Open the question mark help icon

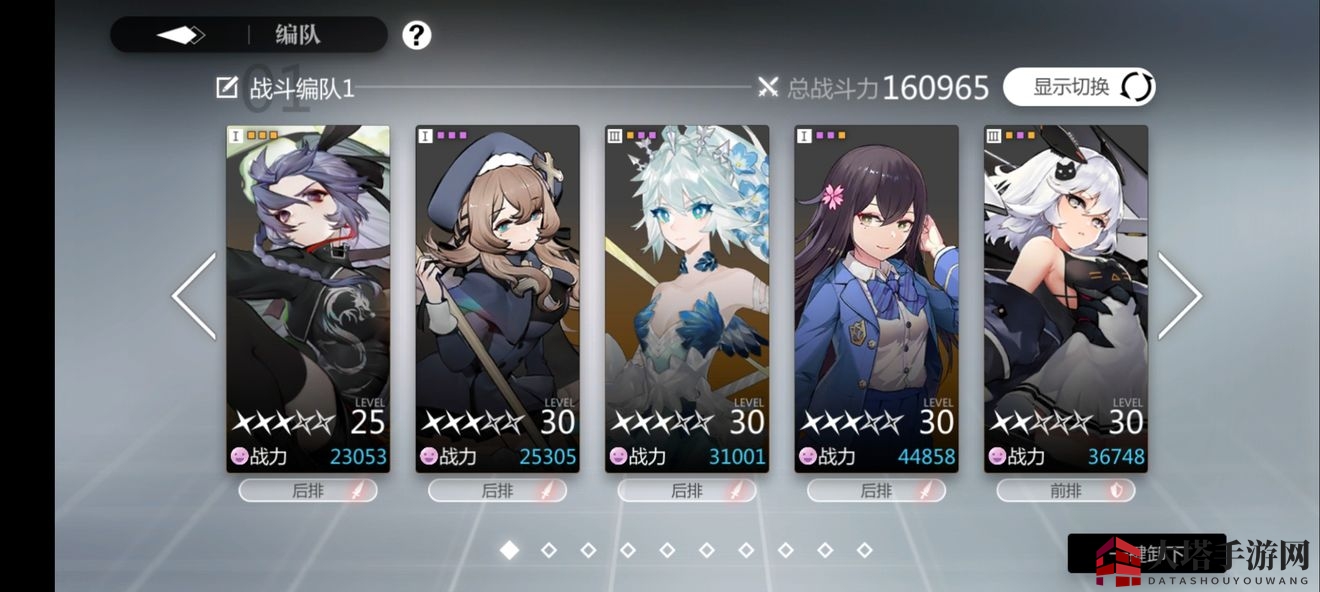pyautogui.click(x=417, y=36)
